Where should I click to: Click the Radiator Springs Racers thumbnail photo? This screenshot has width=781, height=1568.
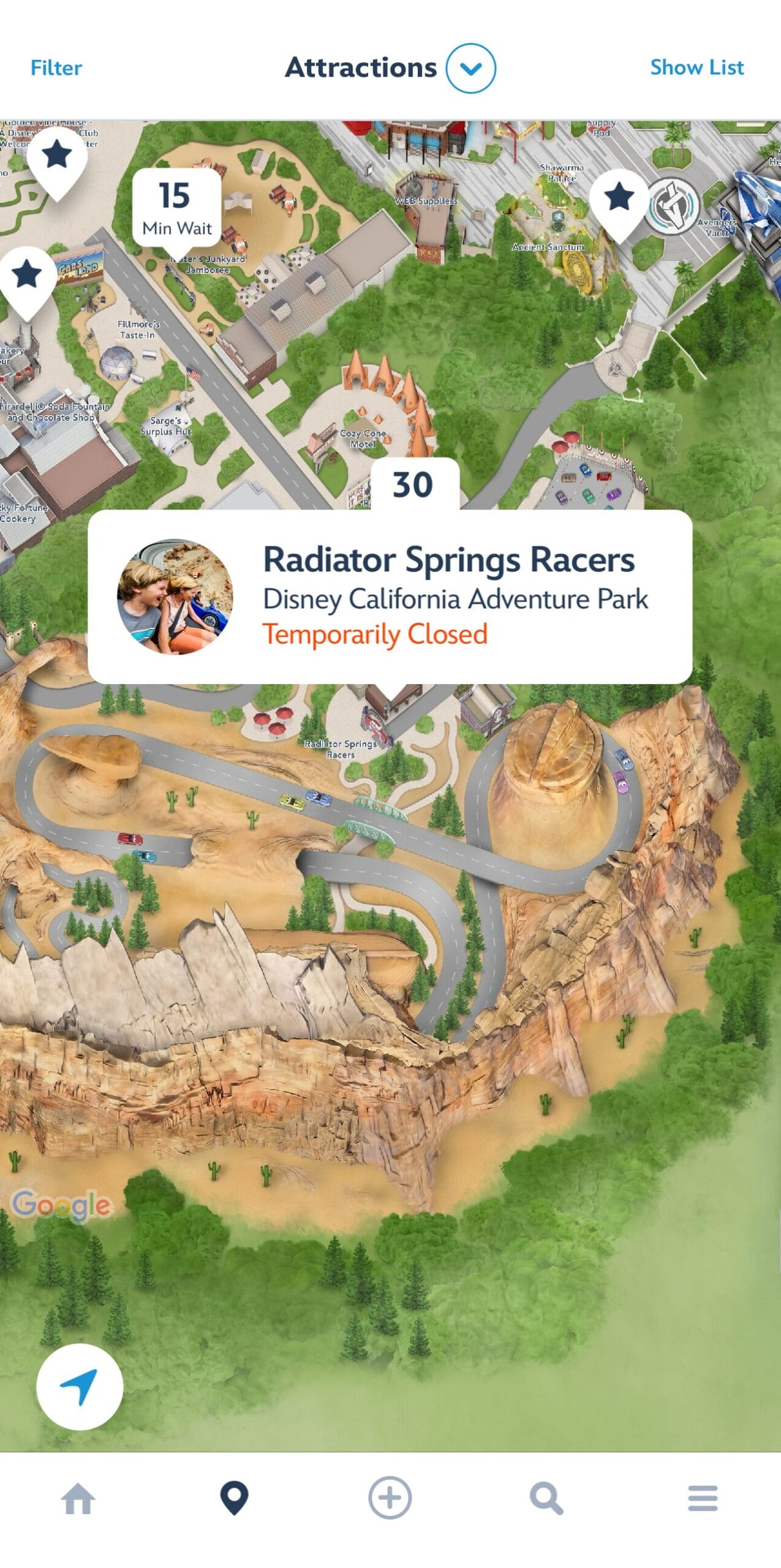(x=175, y=597)
